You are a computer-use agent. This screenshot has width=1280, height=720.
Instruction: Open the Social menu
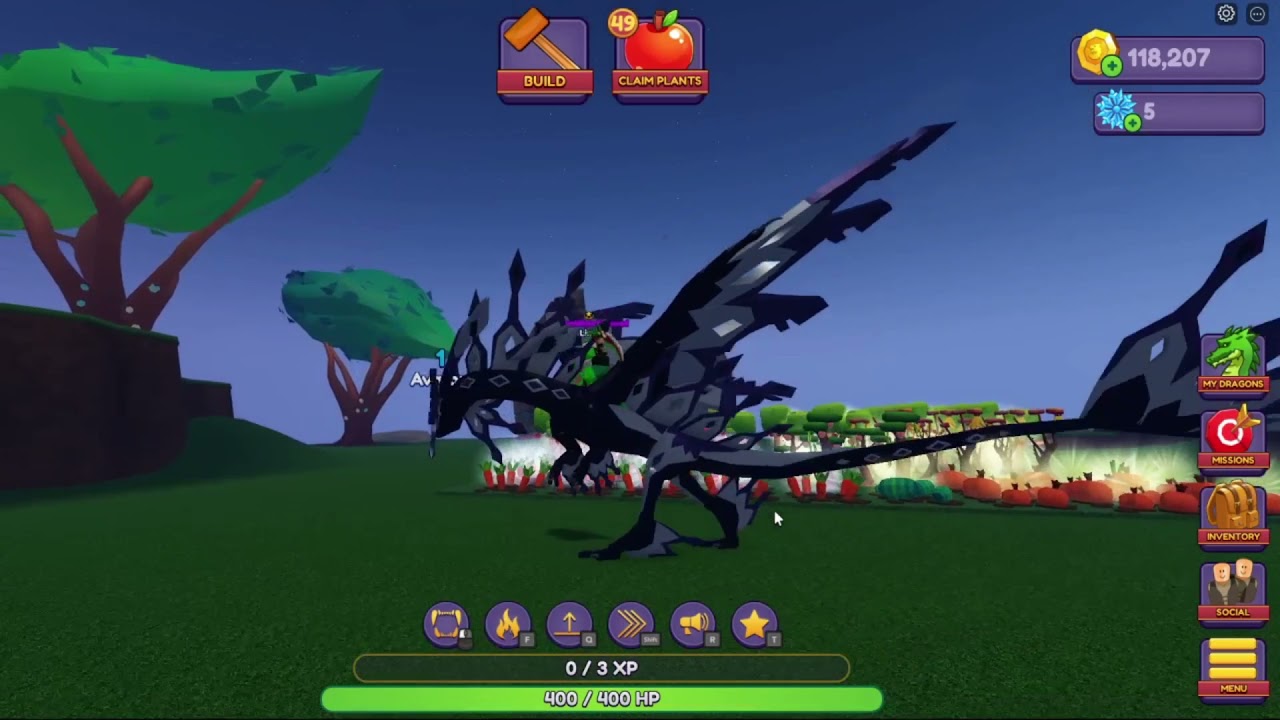(x=1232, y=590)
